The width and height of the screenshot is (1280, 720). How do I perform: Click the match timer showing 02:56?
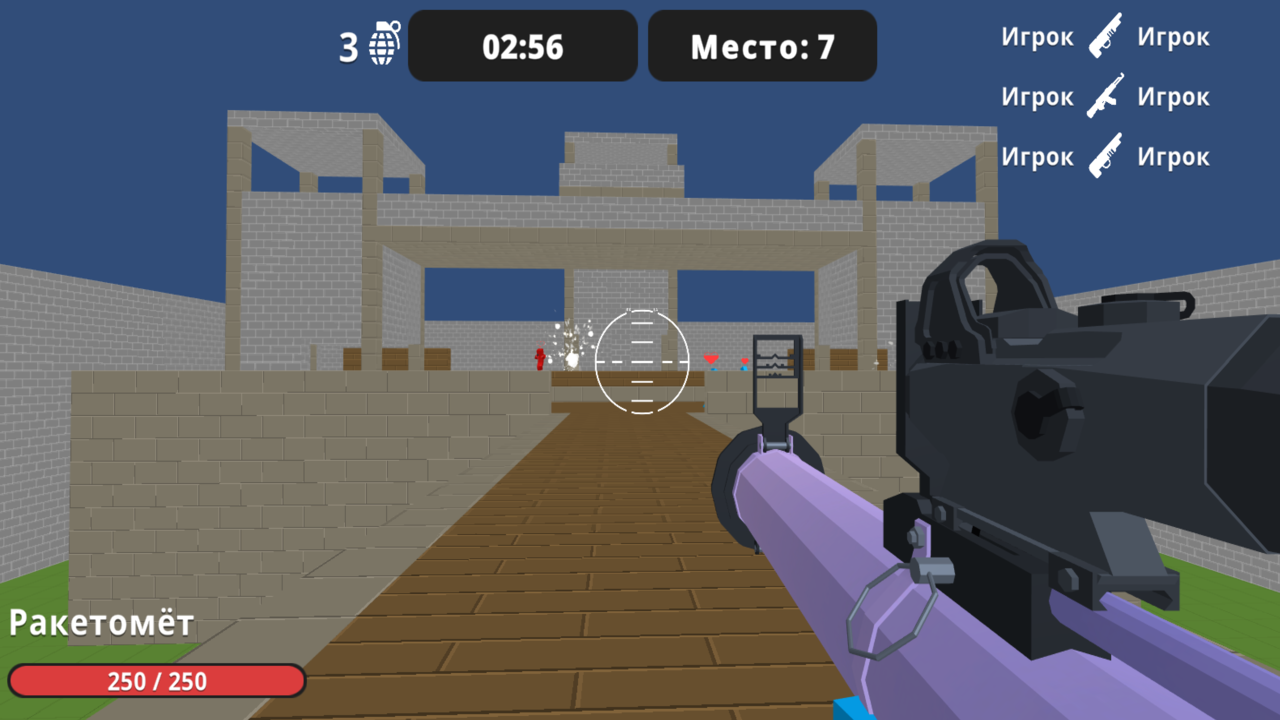[x=522, y=45]
